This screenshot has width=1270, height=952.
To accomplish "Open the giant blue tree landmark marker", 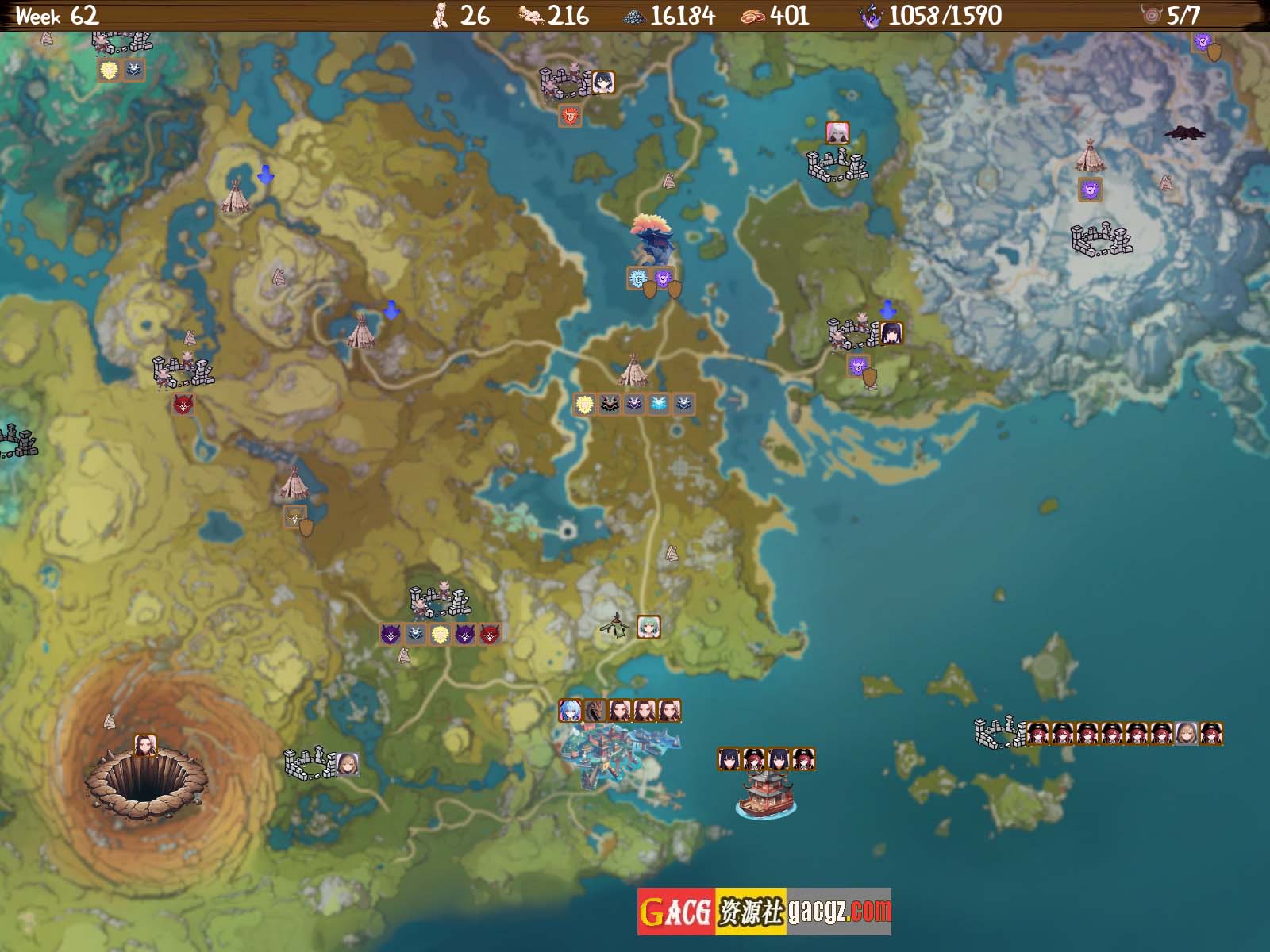I will [x=652, y=239].
